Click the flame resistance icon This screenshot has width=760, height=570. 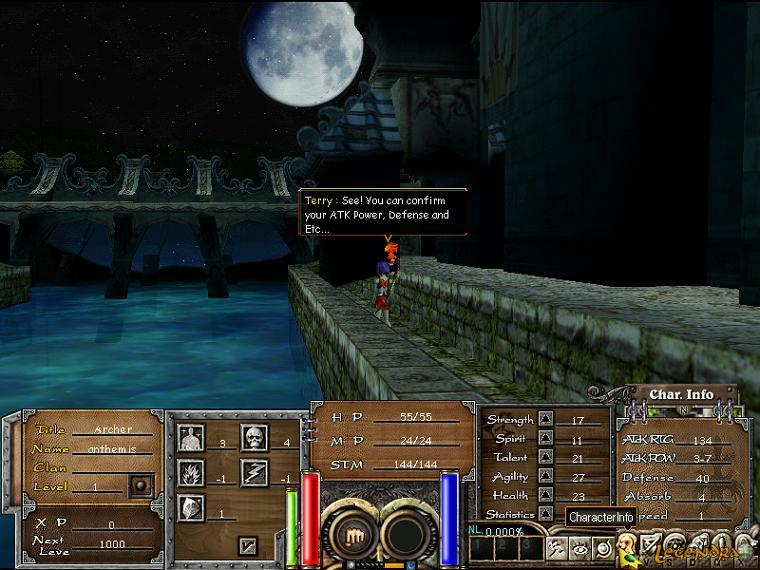point(191,473)
